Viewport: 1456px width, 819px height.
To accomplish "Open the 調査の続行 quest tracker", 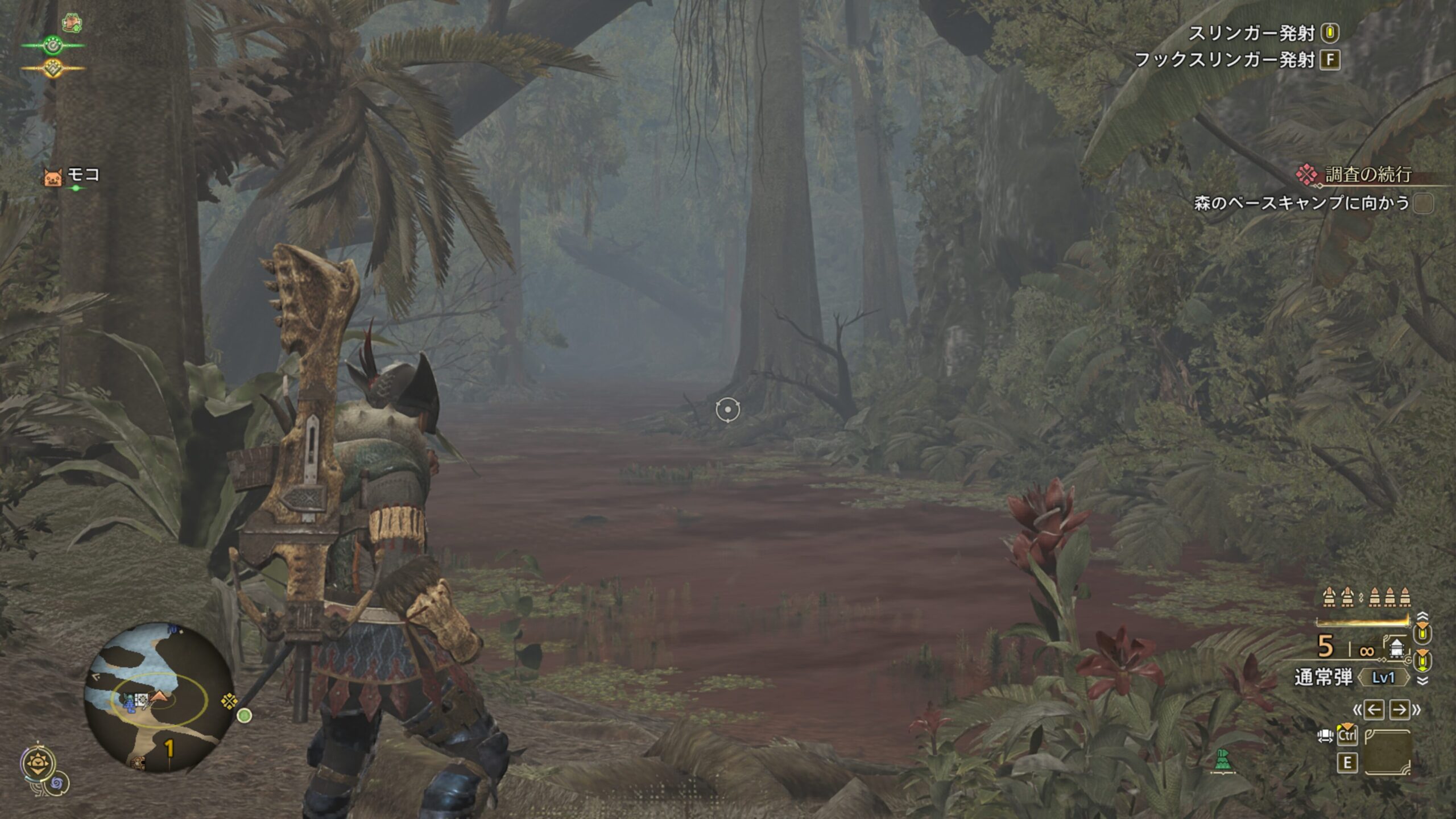I will click(1367, 175).
